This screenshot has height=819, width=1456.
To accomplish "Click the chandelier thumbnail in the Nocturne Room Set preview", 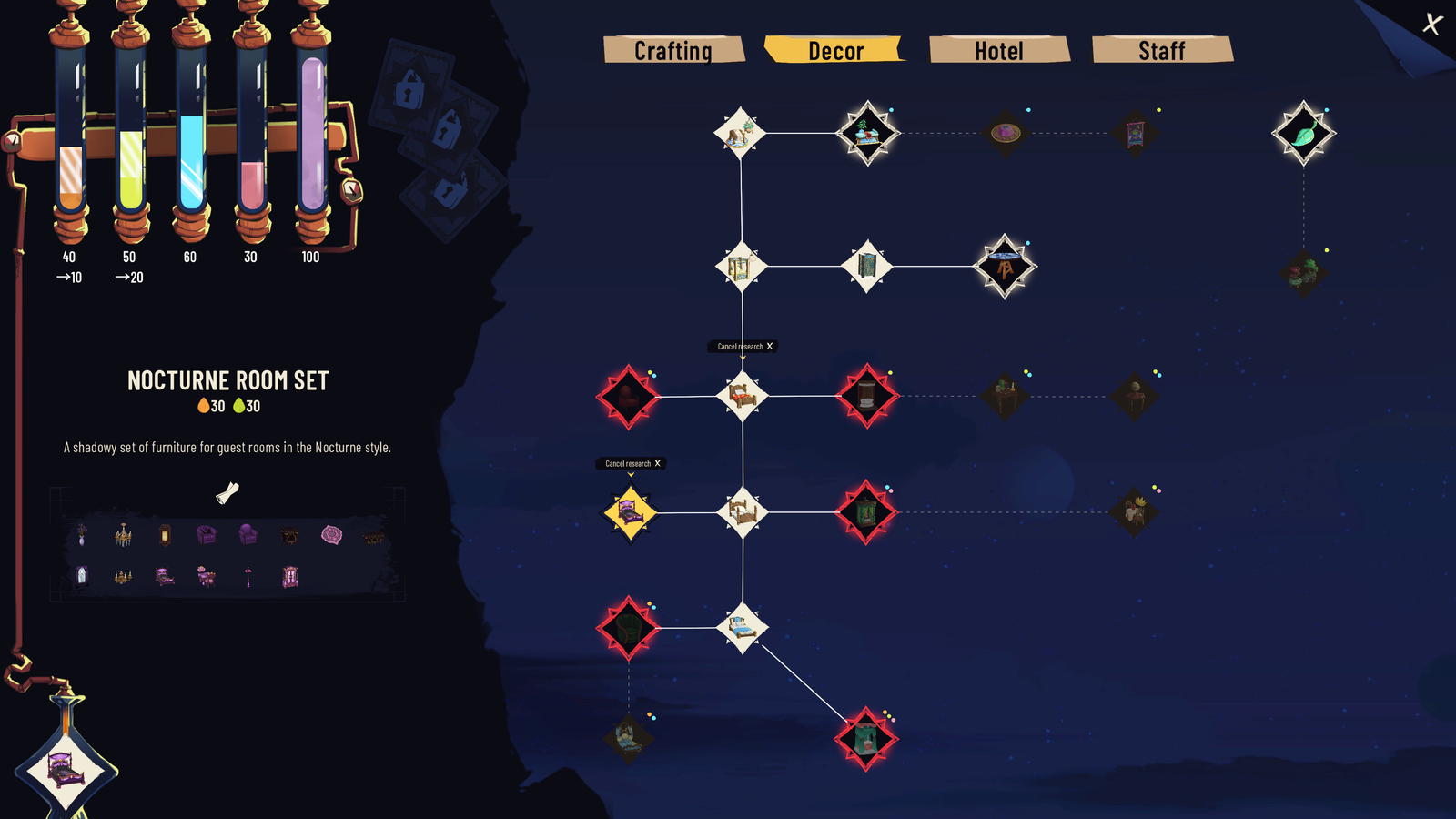I will [x=123, y=533].
